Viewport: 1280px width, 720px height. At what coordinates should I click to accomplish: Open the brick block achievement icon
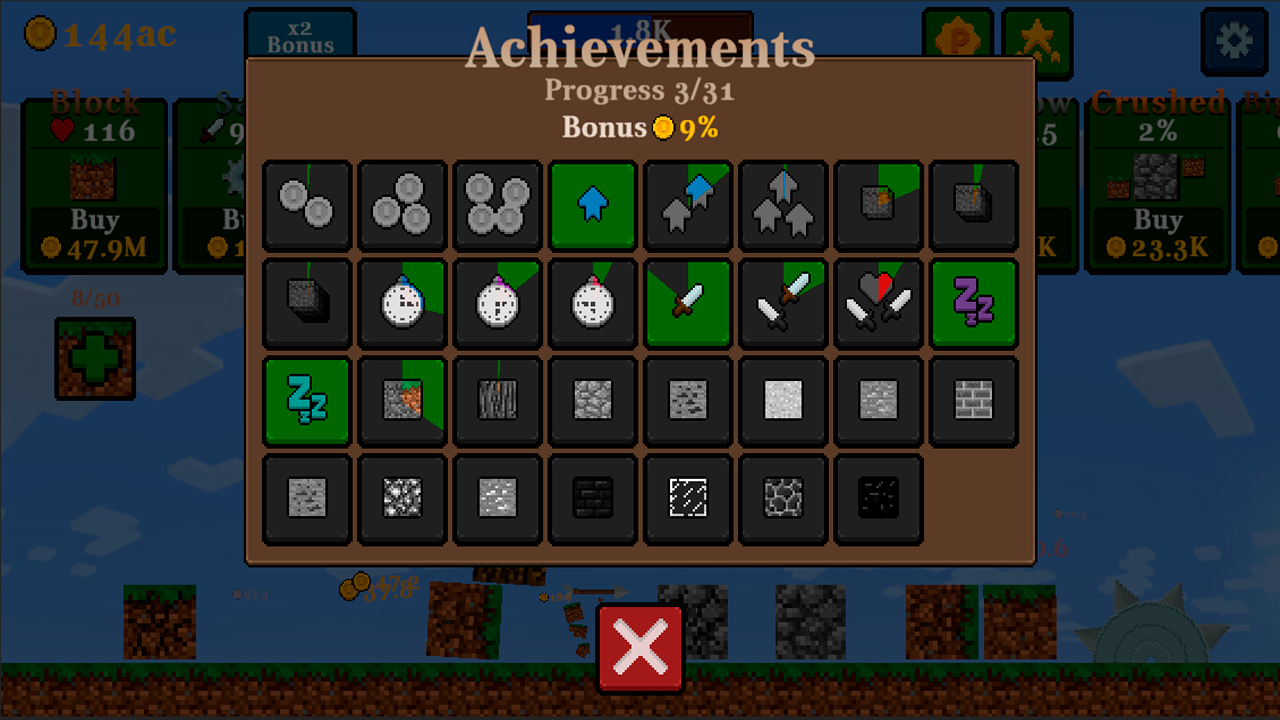point(973,401)
